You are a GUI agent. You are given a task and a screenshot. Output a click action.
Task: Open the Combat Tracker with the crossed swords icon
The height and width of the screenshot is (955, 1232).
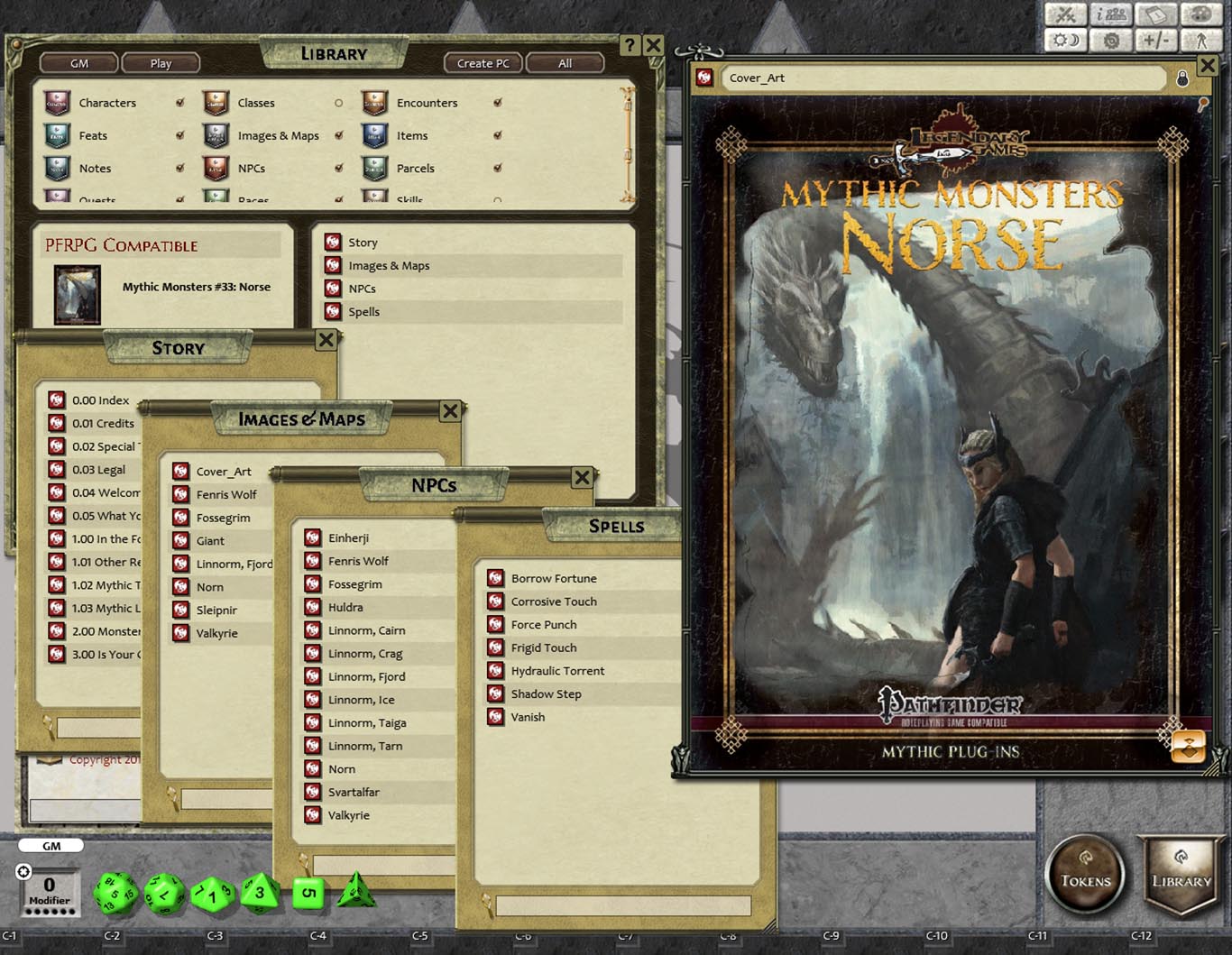(x=1065, y=14)
